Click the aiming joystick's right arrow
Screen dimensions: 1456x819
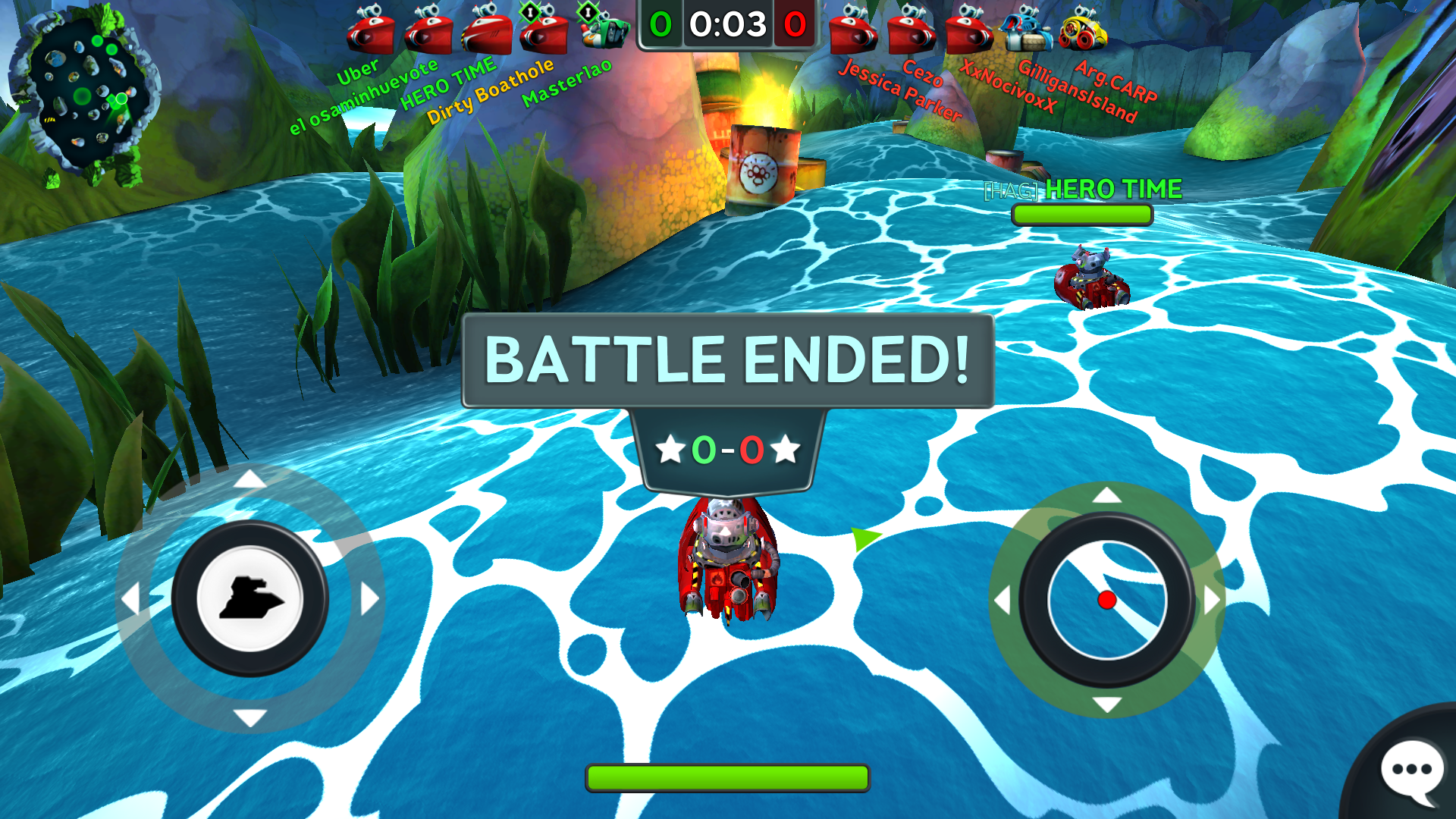(x=1211, y=600)
